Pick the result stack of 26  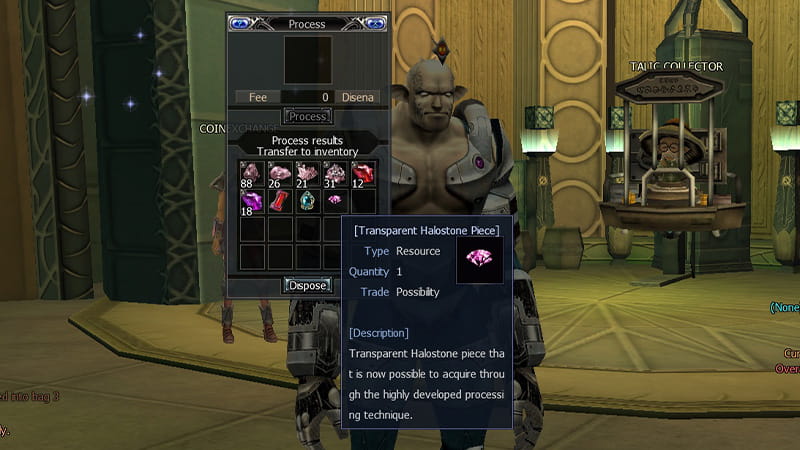[279, 174]
